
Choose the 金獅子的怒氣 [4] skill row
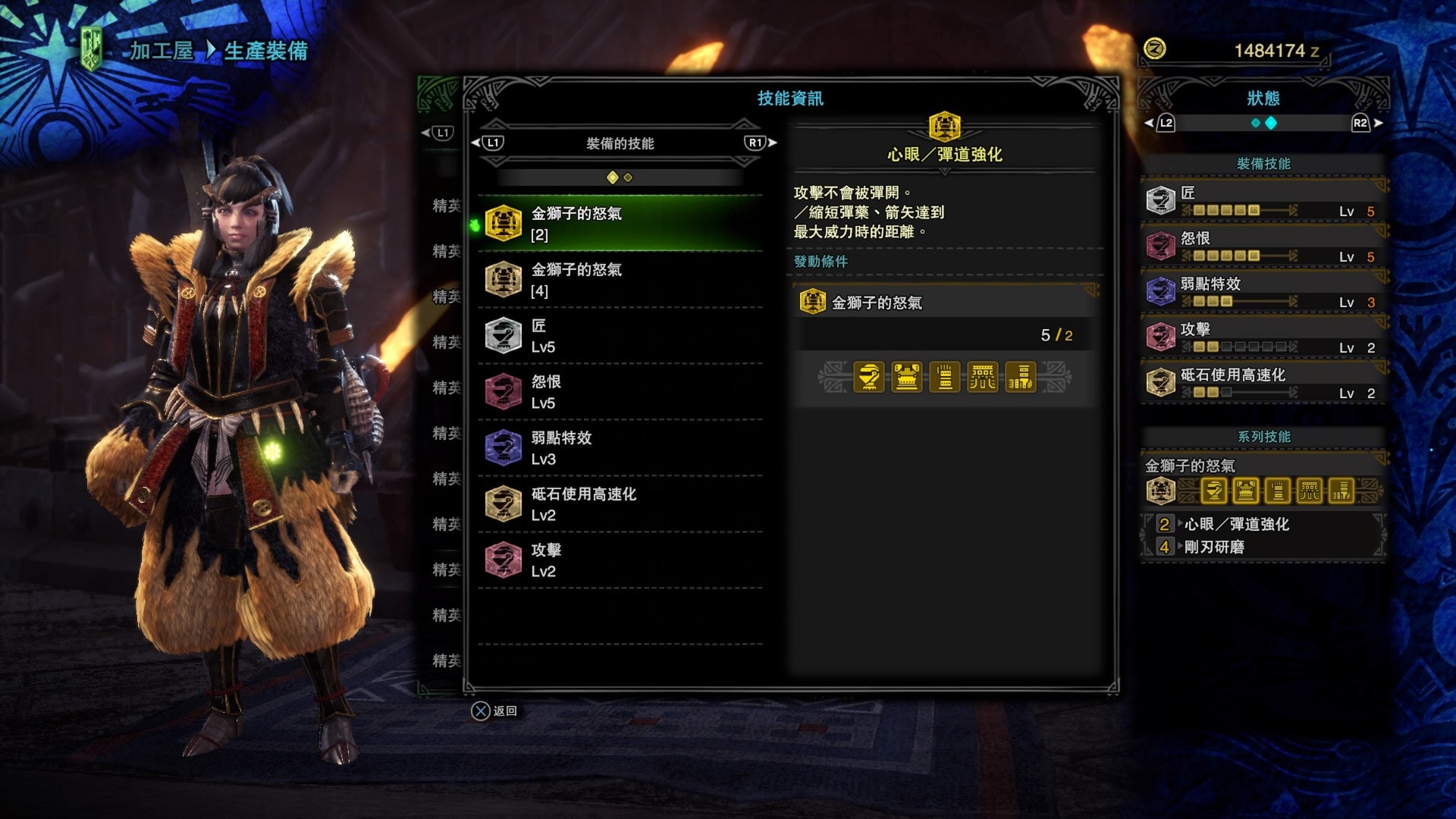(x=620, y=280)
